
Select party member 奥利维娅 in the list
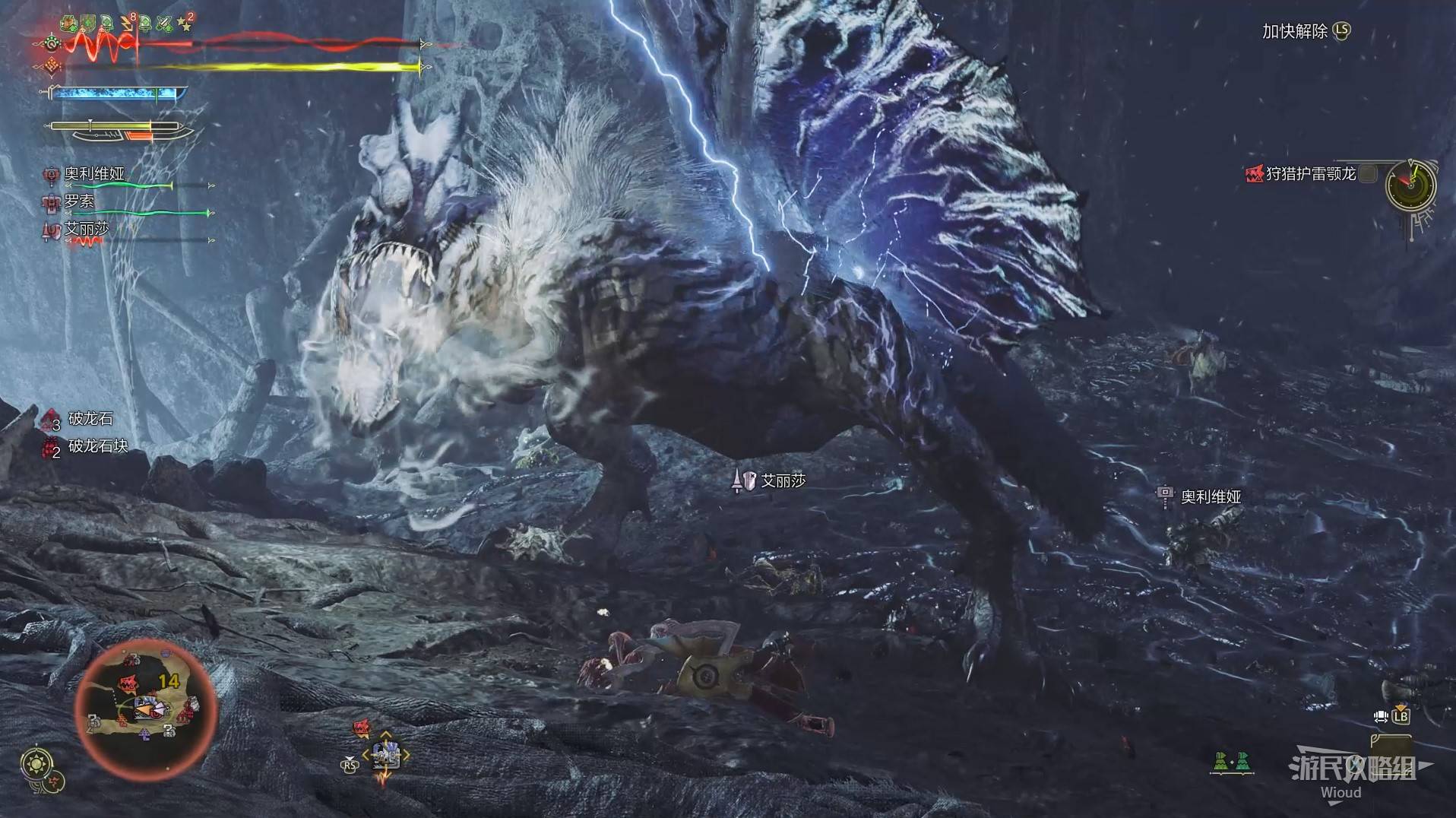94,174
